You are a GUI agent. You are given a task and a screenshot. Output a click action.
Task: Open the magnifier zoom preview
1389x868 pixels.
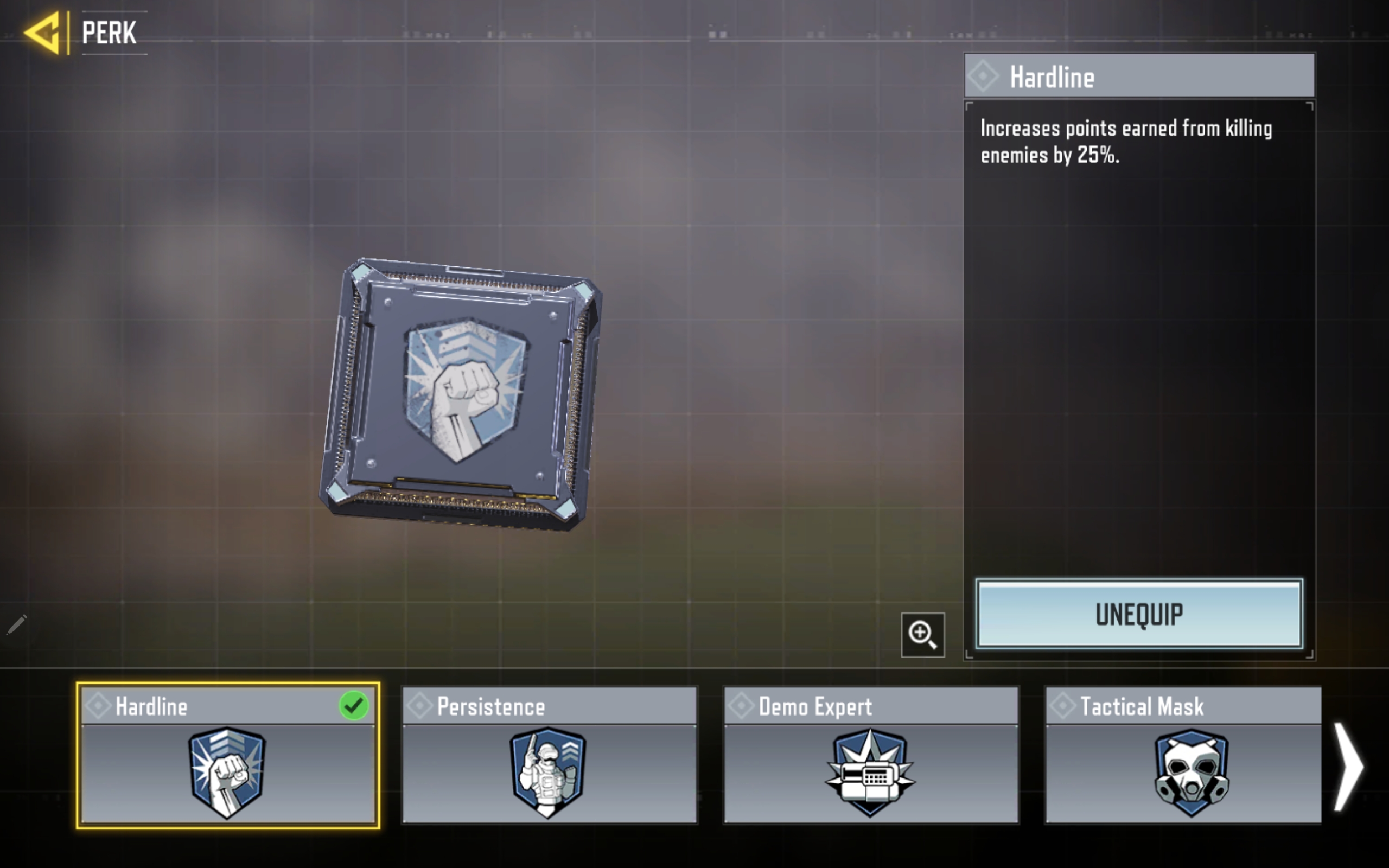922,635
